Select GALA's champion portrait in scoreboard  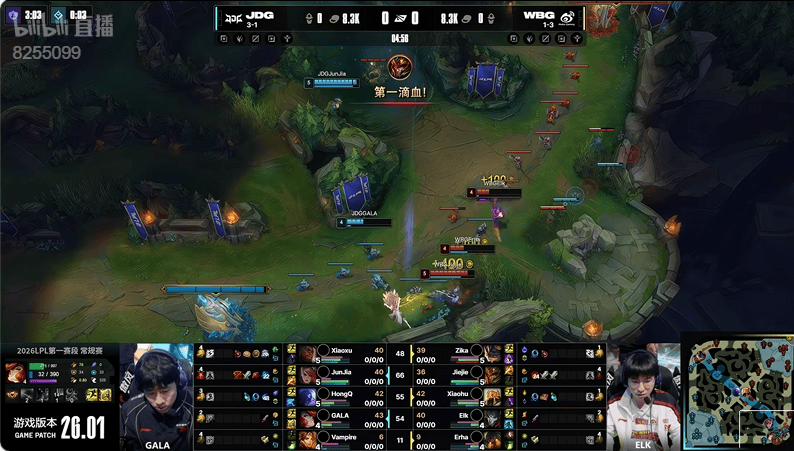[307, 416]
